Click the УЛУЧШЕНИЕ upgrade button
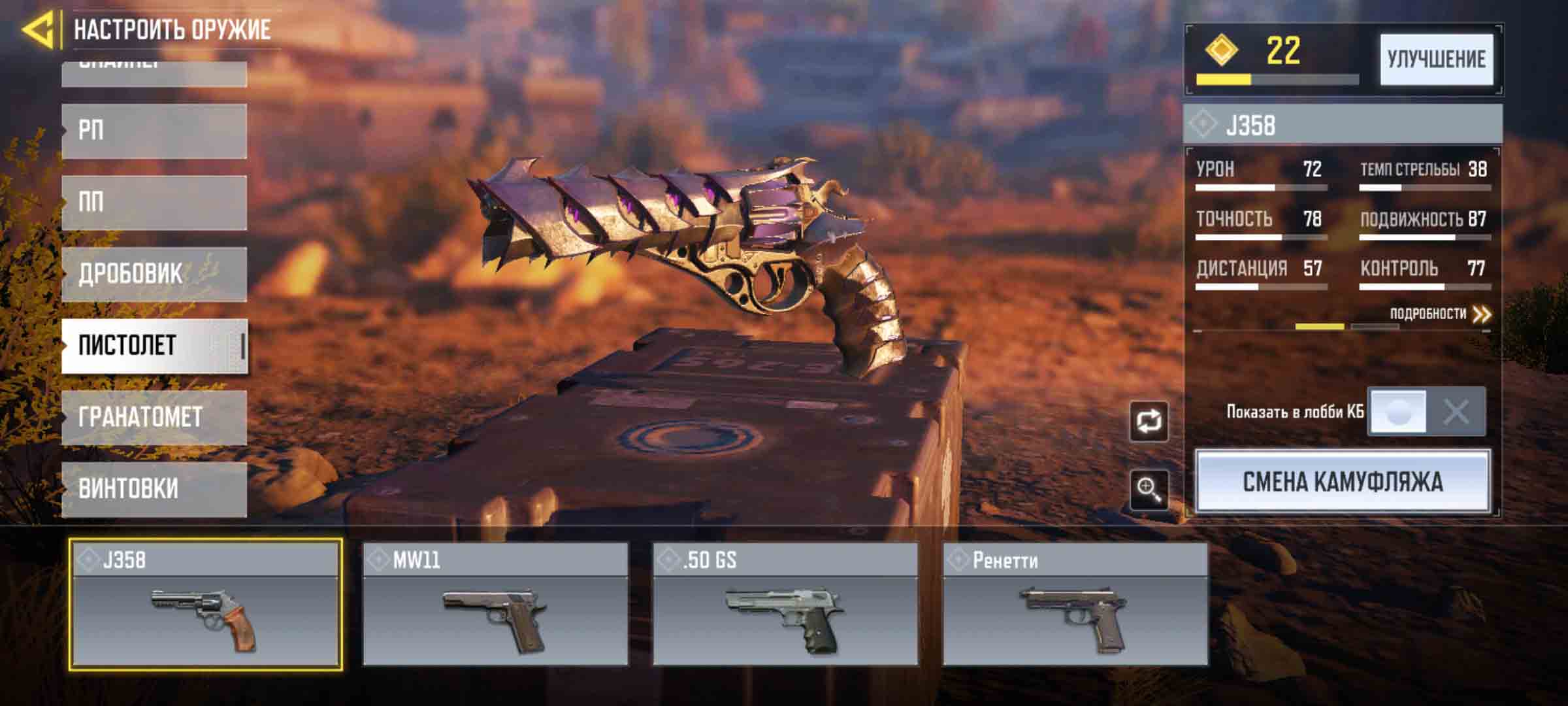The width and height of the screenshot is (1568, 706). coord(1436,59)
